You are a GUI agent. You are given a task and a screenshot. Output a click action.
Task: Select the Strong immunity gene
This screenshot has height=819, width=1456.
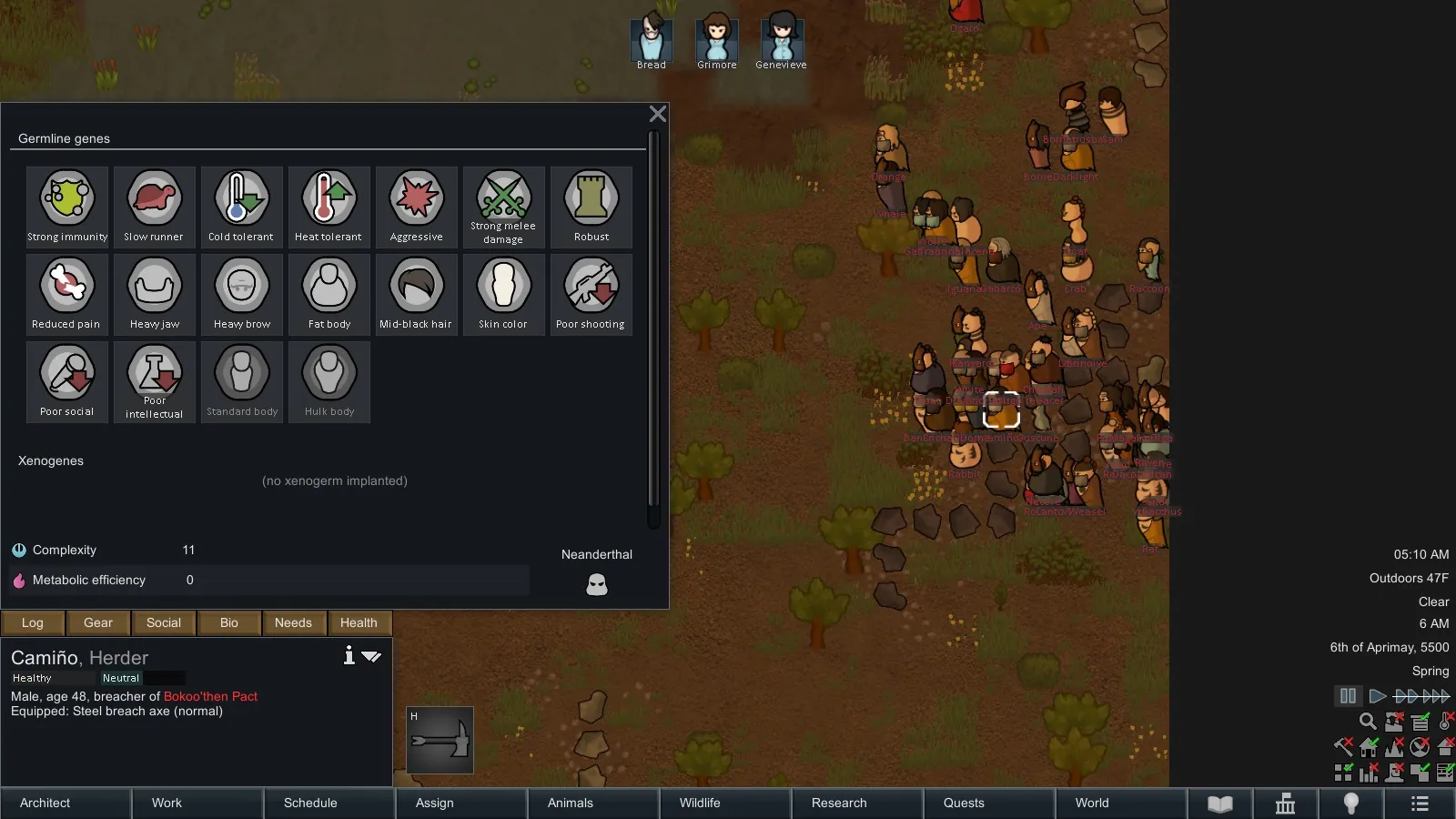tap(67, 206)
